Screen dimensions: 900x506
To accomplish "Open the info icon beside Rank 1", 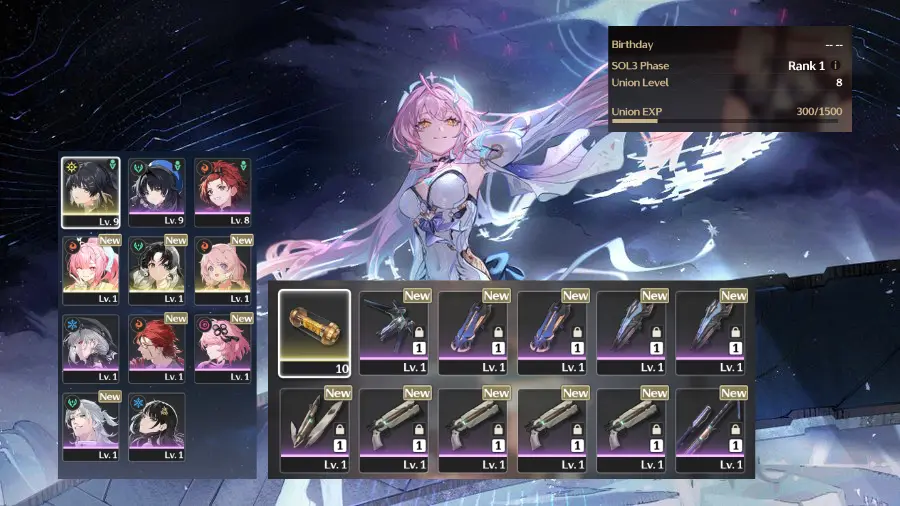I will pos(836,66).
